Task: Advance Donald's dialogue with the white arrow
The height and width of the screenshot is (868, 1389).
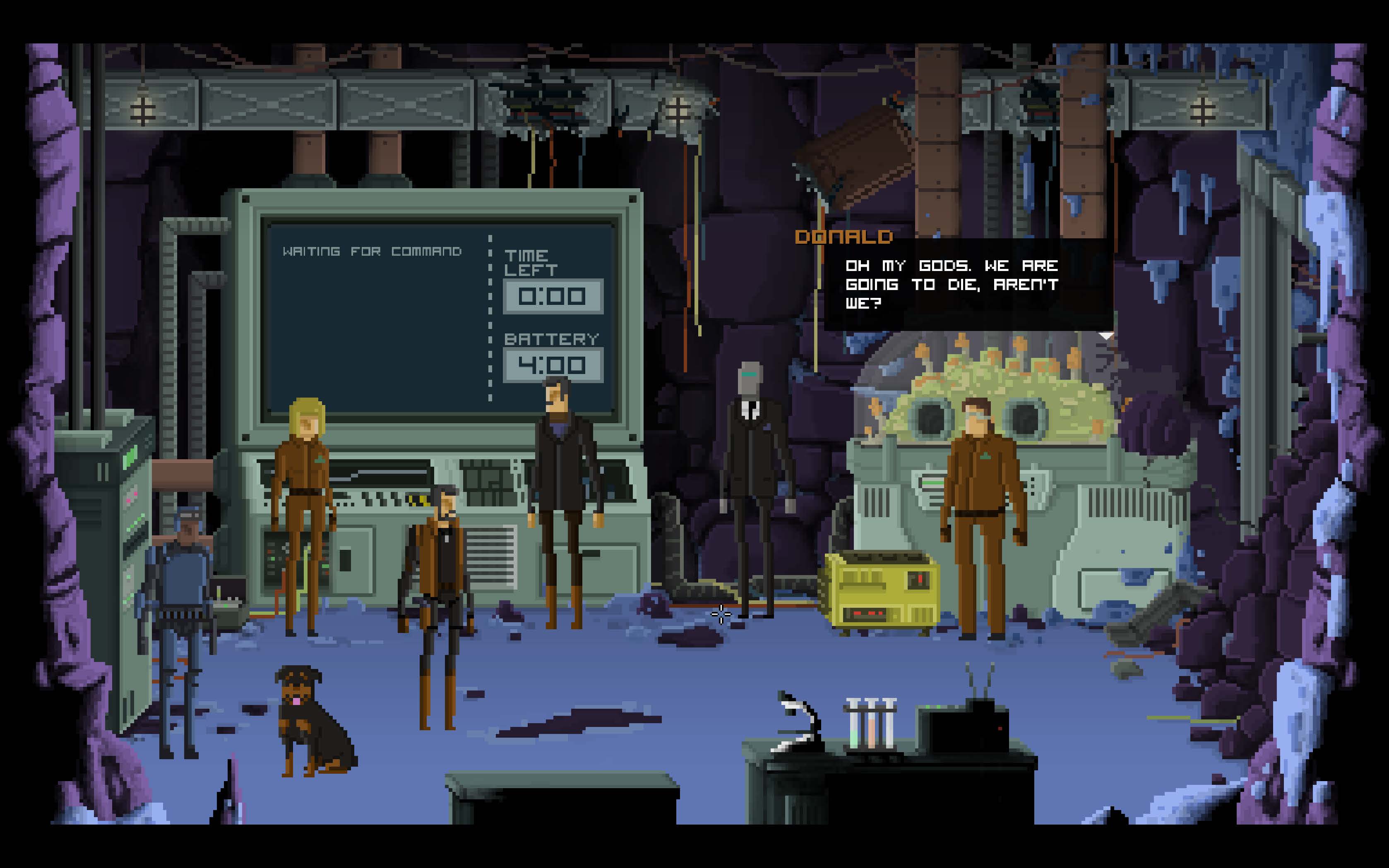Action: (x=1106, y=335)
